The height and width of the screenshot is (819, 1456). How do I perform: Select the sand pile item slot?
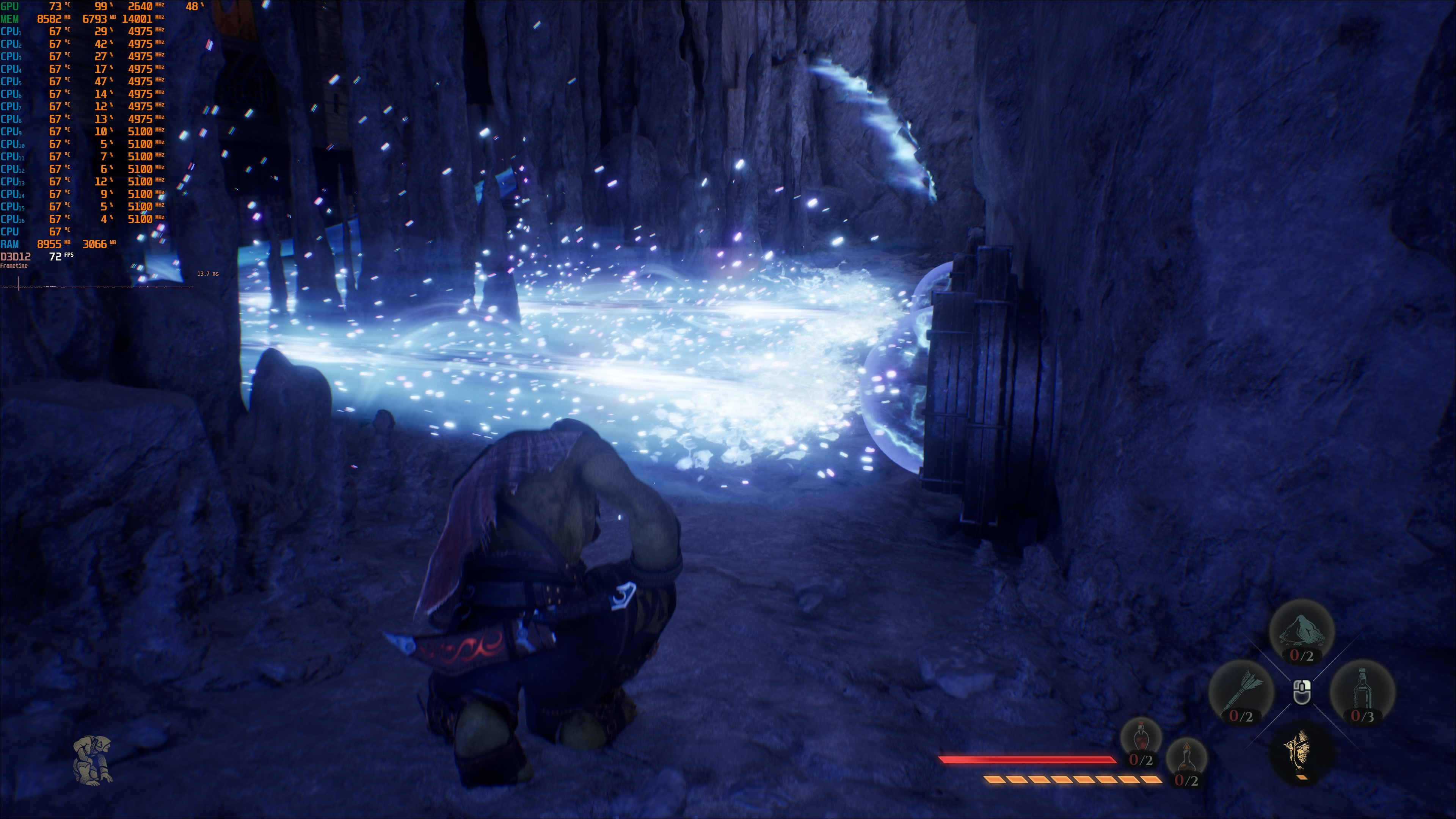pos(1302,632)
